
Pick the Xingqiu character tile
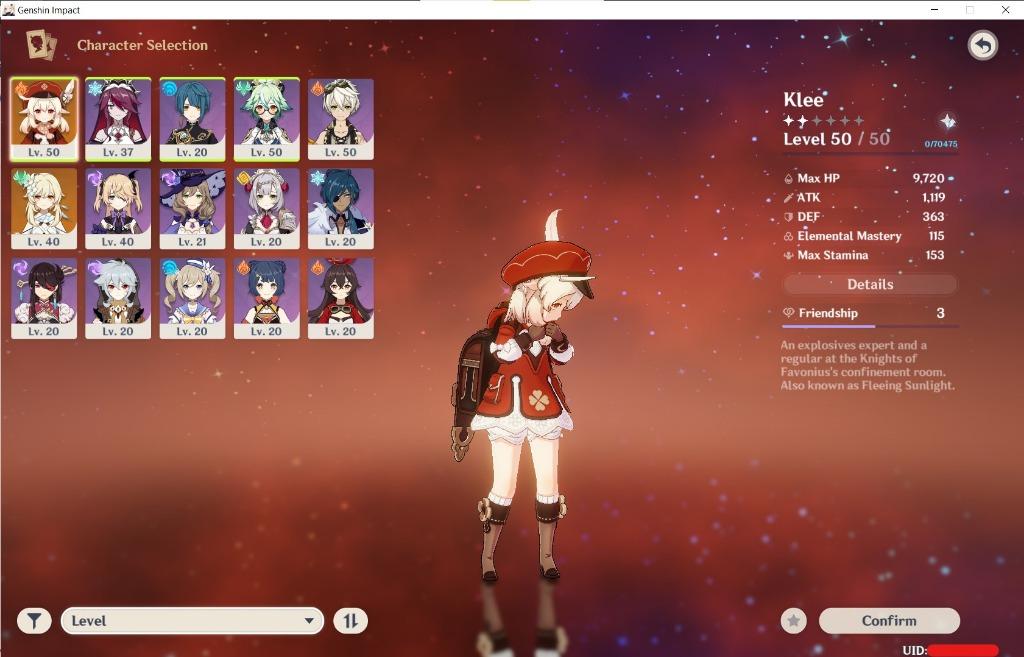click(x=192, y=119)
